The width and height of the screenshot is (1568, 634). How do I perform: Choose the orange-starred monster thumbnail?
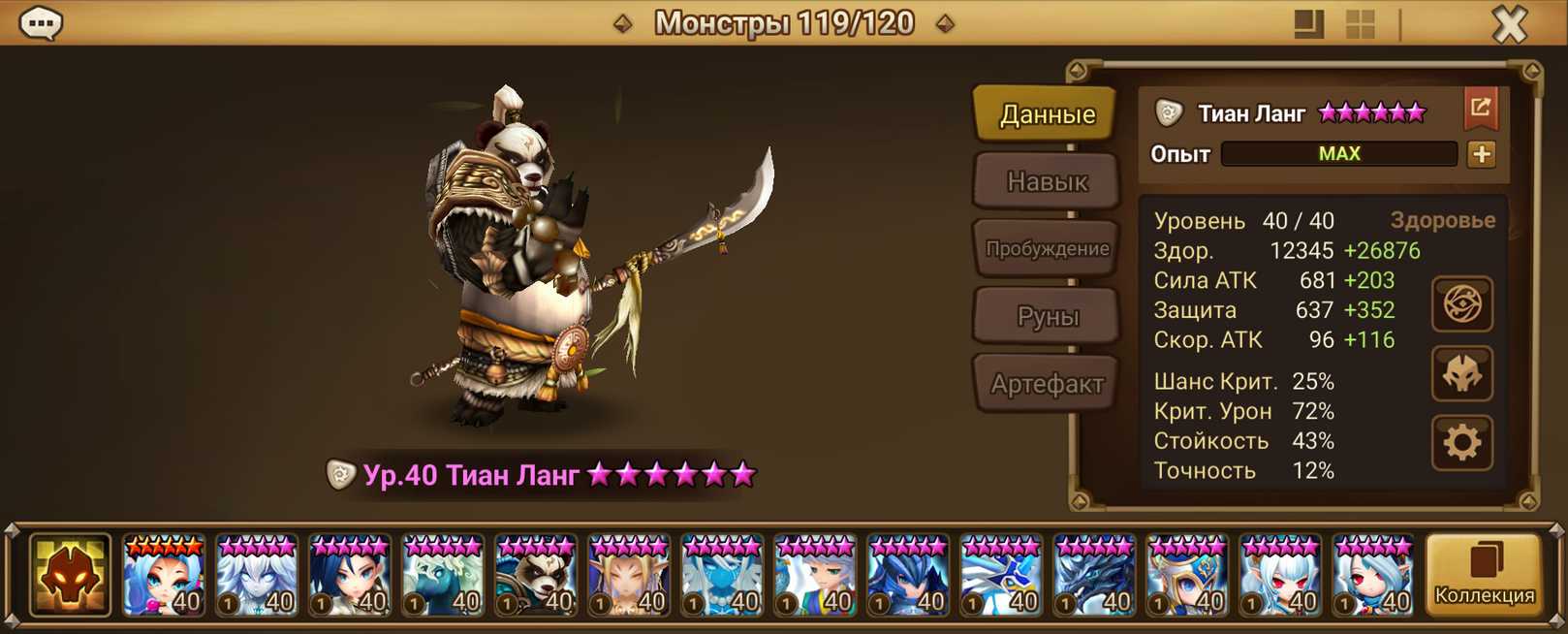pos(164,576)
